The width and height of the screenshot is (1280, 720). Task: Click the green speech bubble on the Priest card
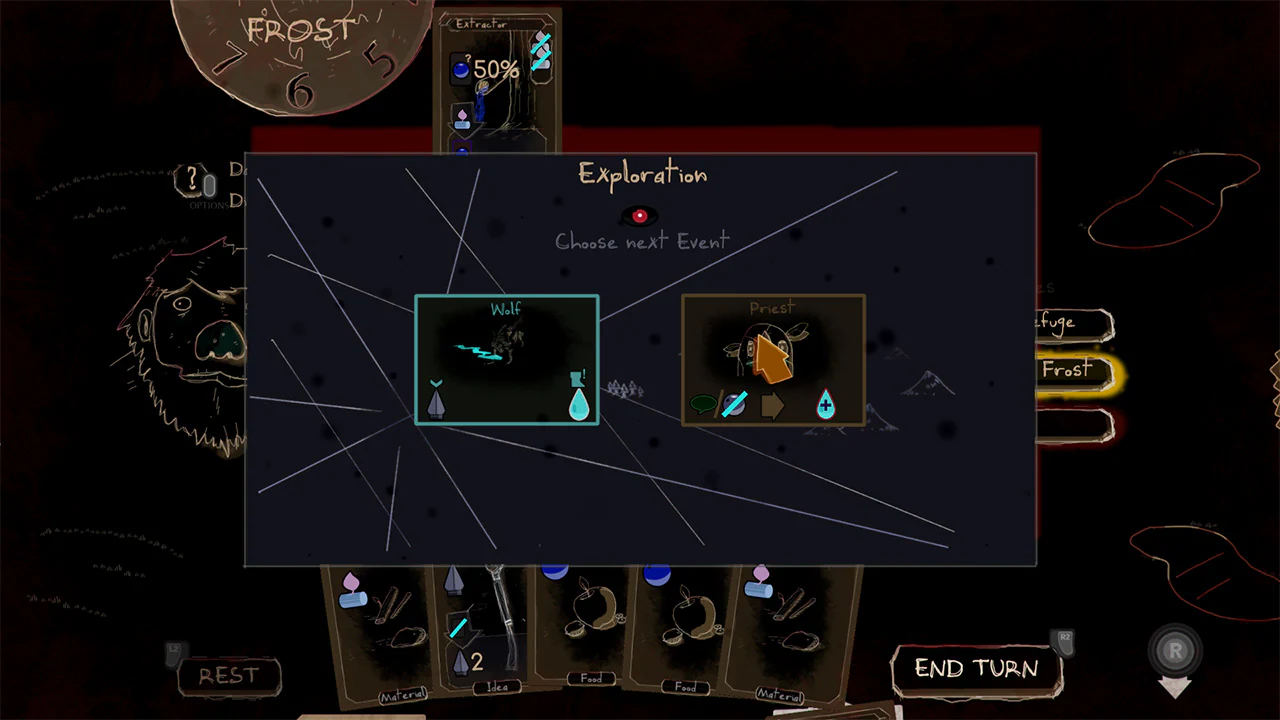click(702, 404)
